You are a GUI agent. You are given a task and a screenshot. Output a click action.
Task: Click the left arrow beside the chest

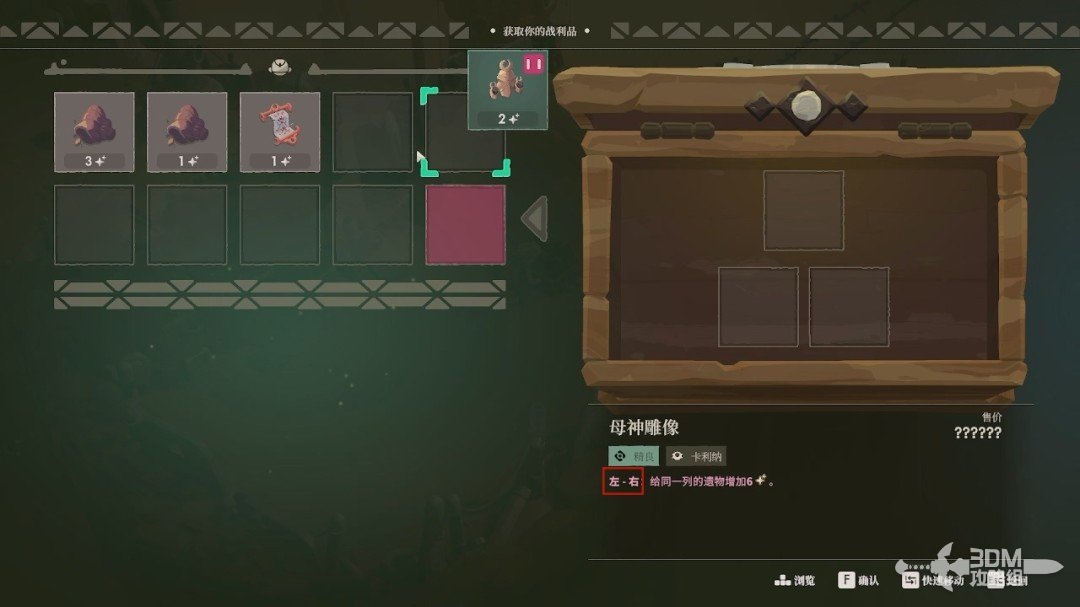click(x=535, y=219)
